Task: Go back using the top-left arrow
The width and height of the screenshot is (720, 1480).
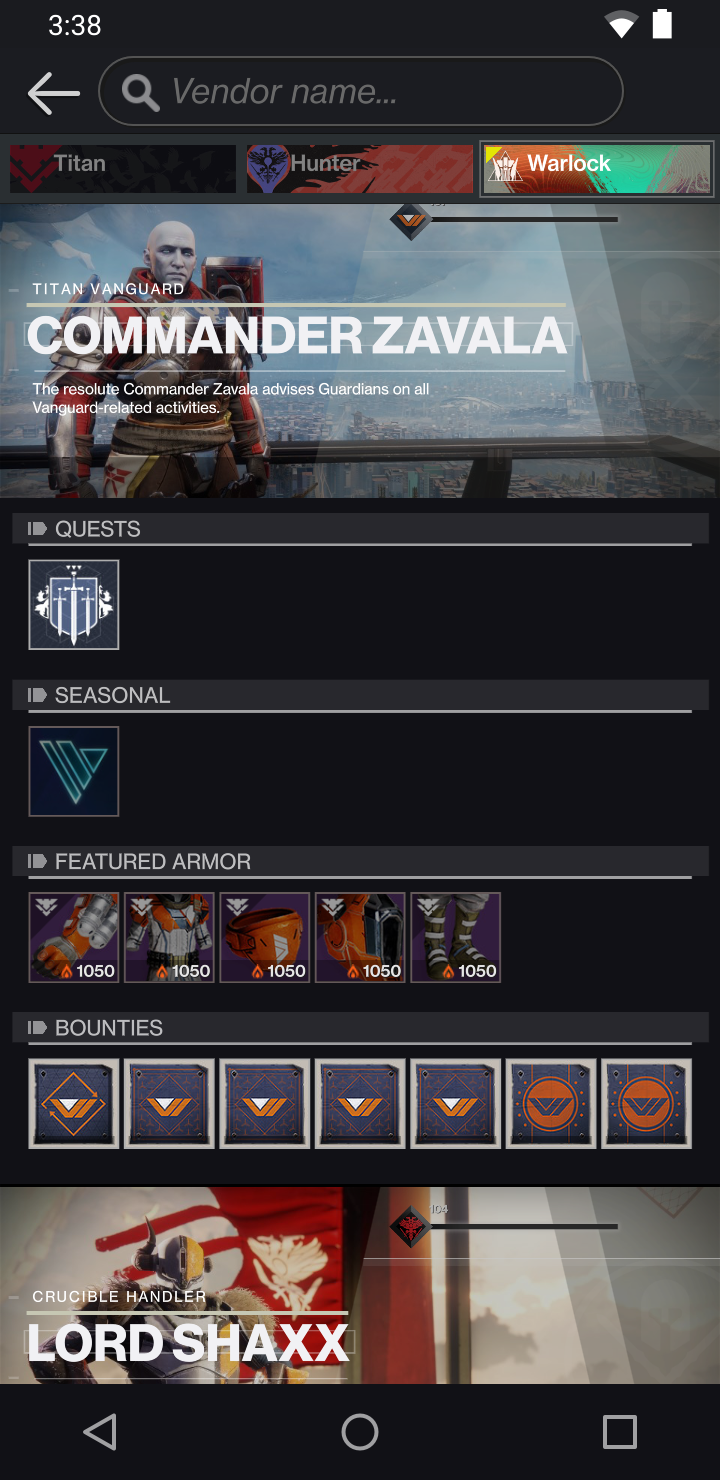Action: [54, 93]
